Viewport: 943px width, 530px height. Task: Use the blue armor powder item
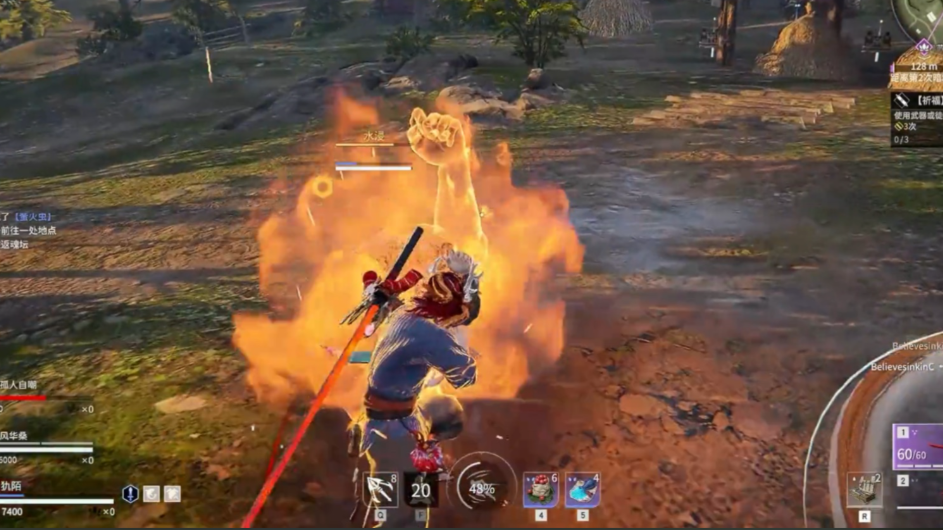point(582,490)
